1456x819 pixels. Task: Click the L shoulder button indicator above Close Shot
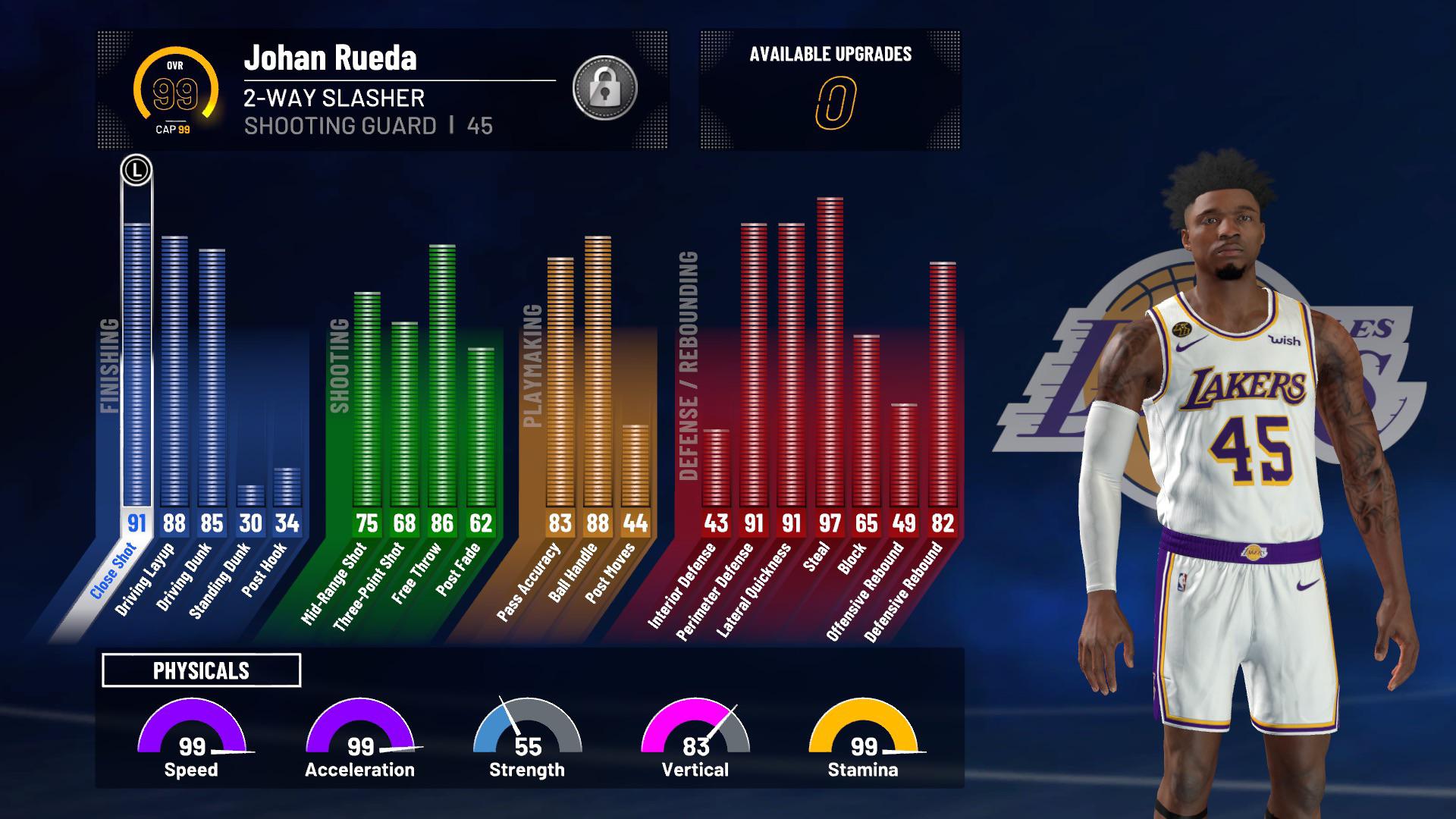click(135, 168)
